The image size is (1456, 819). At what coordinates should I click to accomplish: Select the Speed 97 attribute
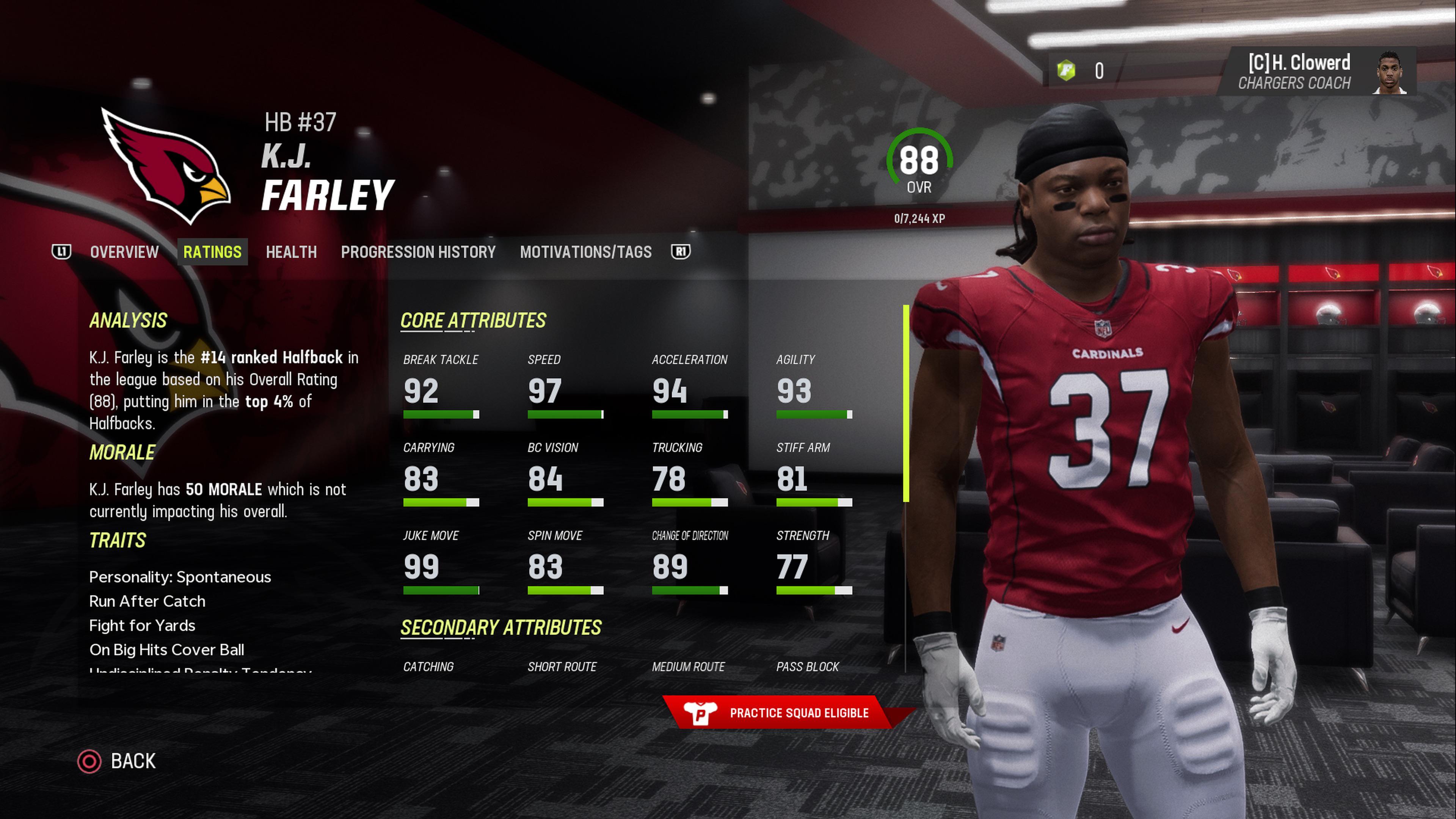click(x=565, y=387)
